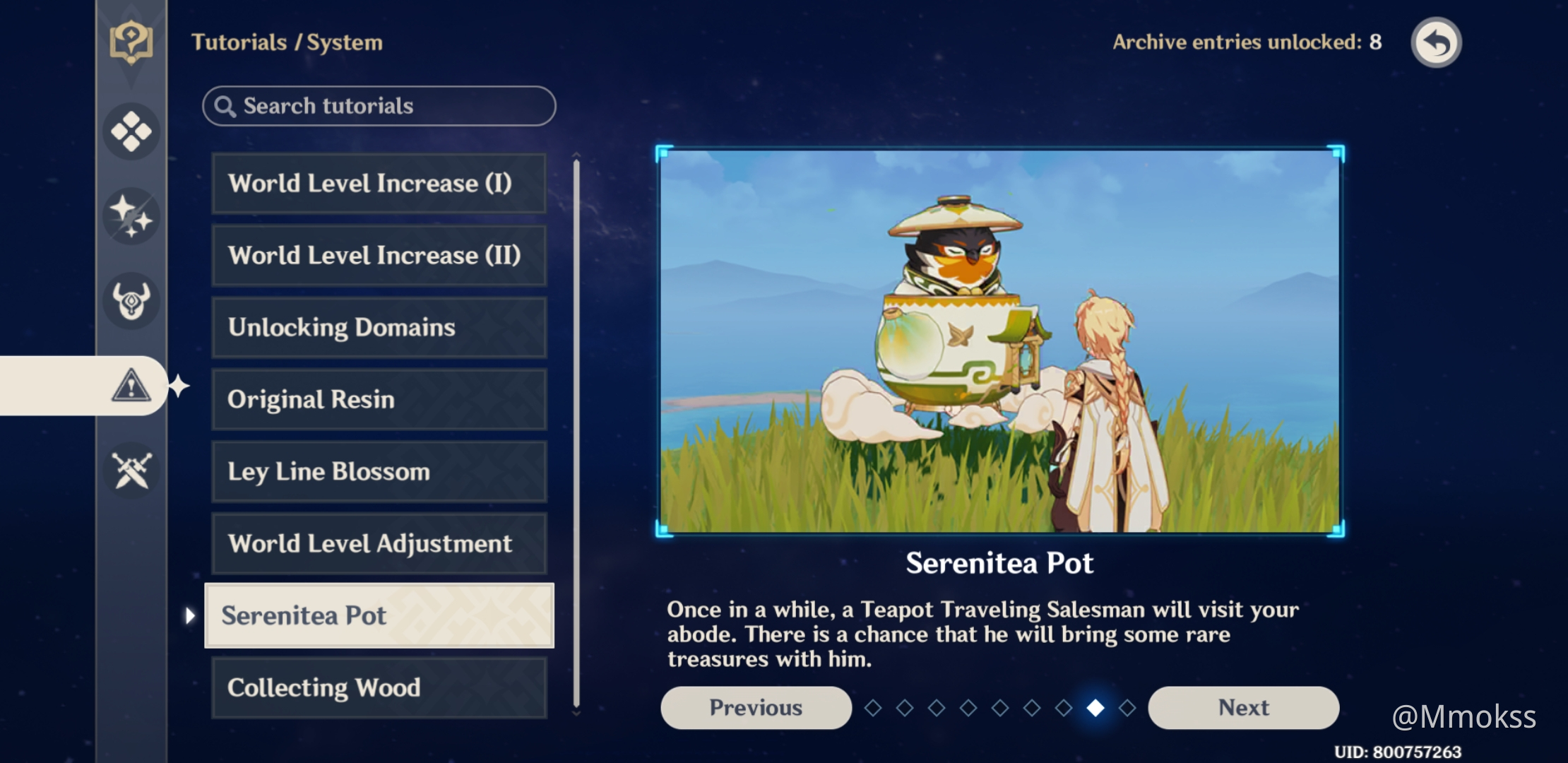
Task: Select the filled page indicator diamond
Action: 1094,708
